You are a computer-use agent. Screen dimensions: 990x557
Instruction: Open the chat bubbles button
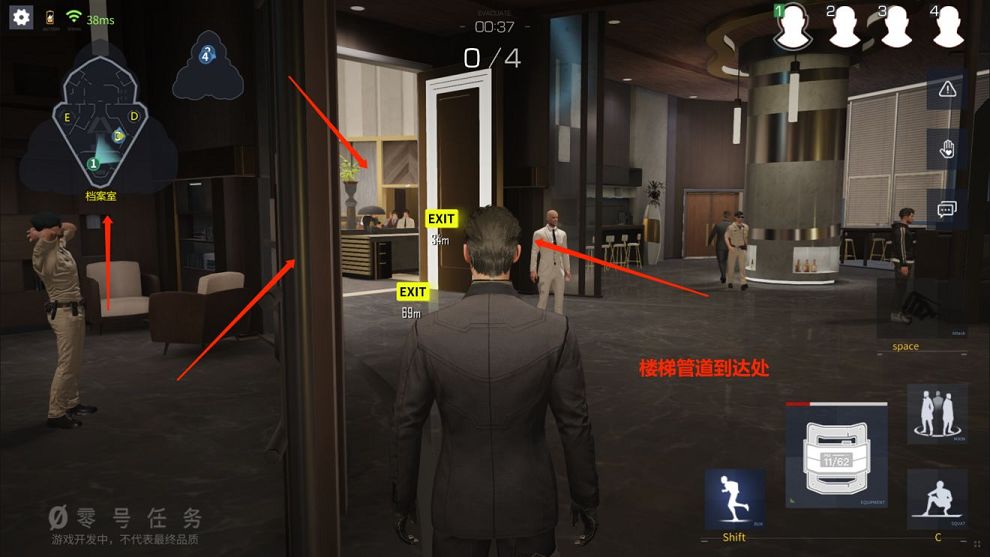pyautogui.click(x=947, y=209)
